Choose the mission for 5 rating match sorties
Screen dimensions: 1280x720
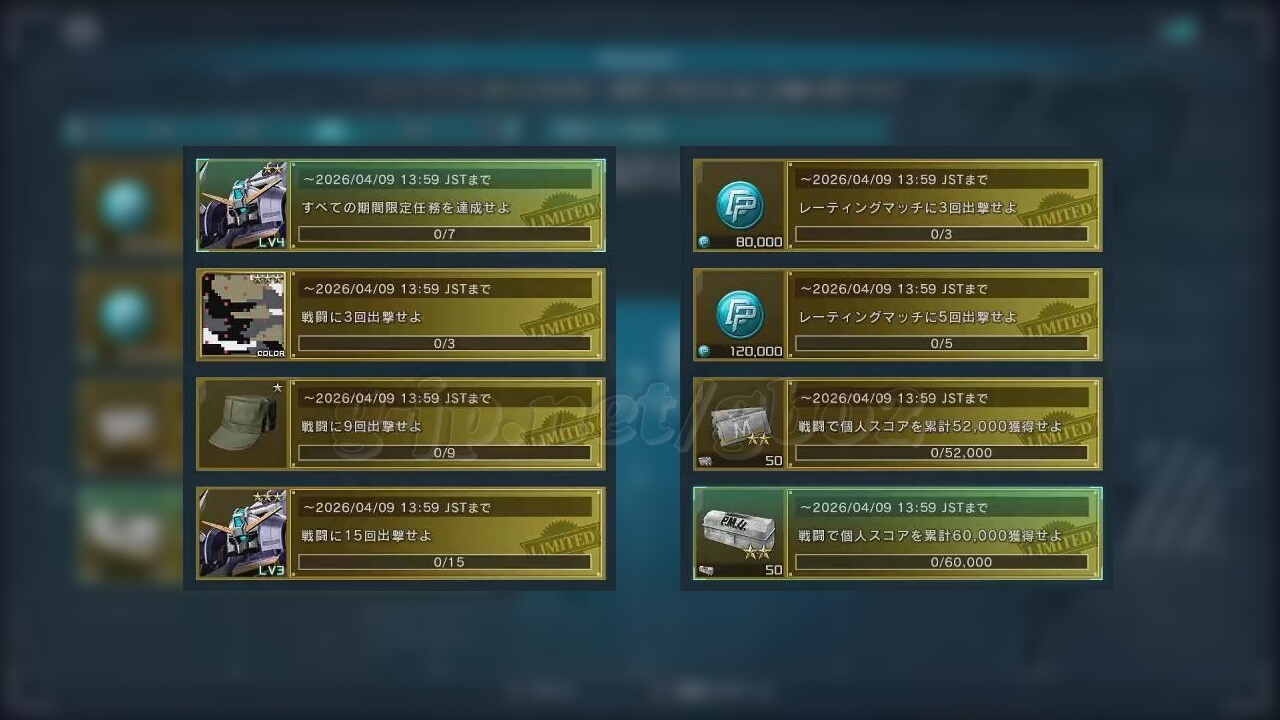tap(942, 315)
